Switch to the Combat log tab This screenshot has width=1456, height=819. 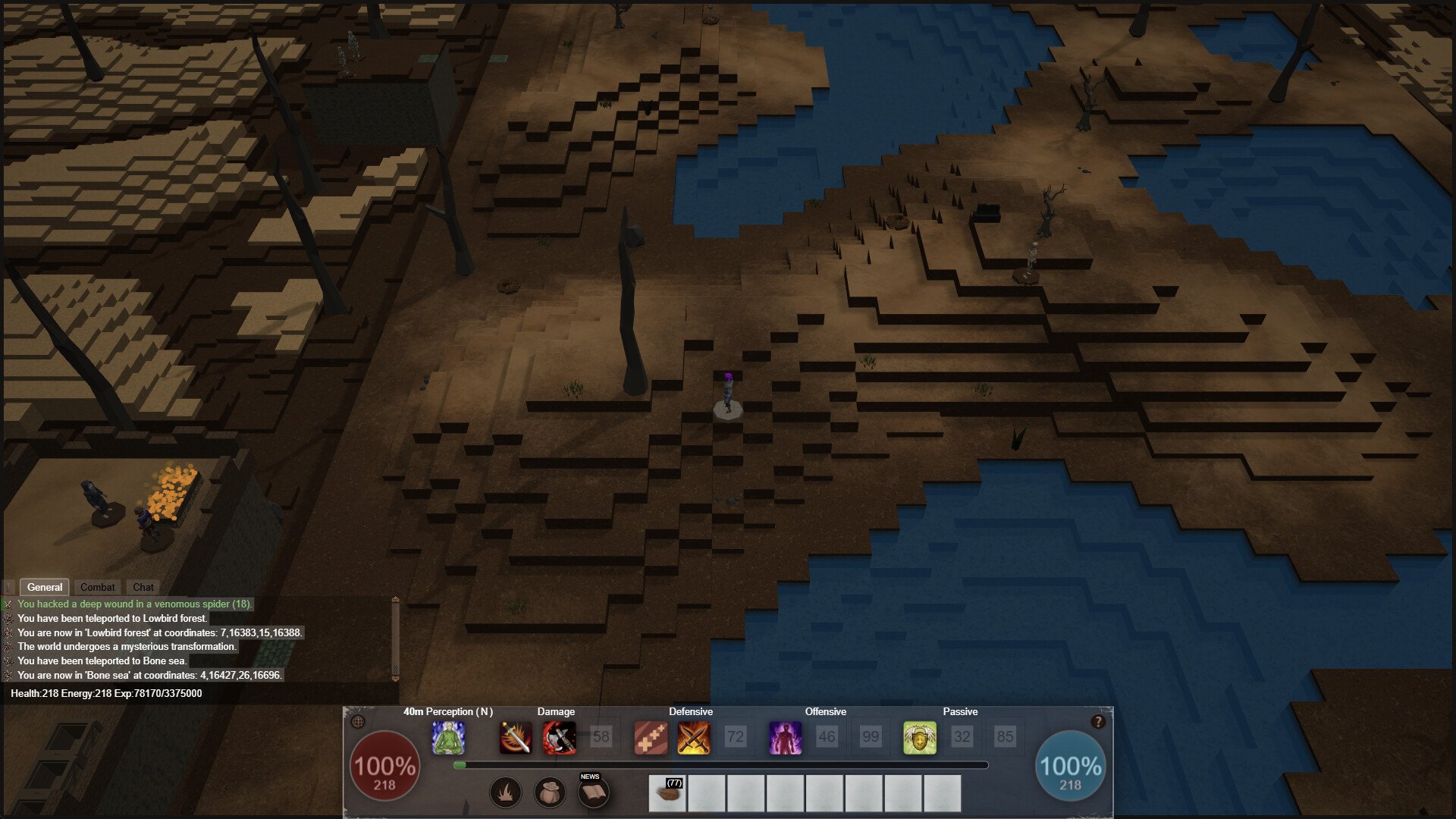coord(97,587)
